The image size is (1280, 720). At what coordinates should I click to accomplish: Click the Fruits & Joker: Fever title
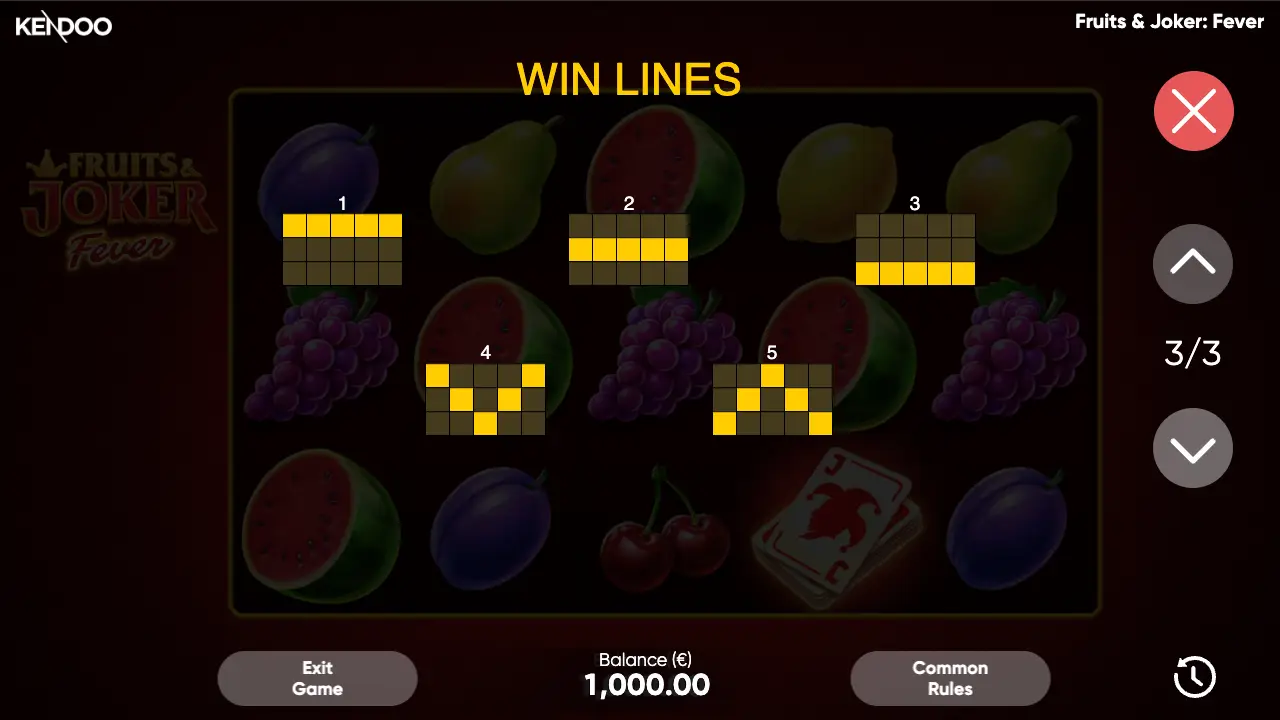1170,21
